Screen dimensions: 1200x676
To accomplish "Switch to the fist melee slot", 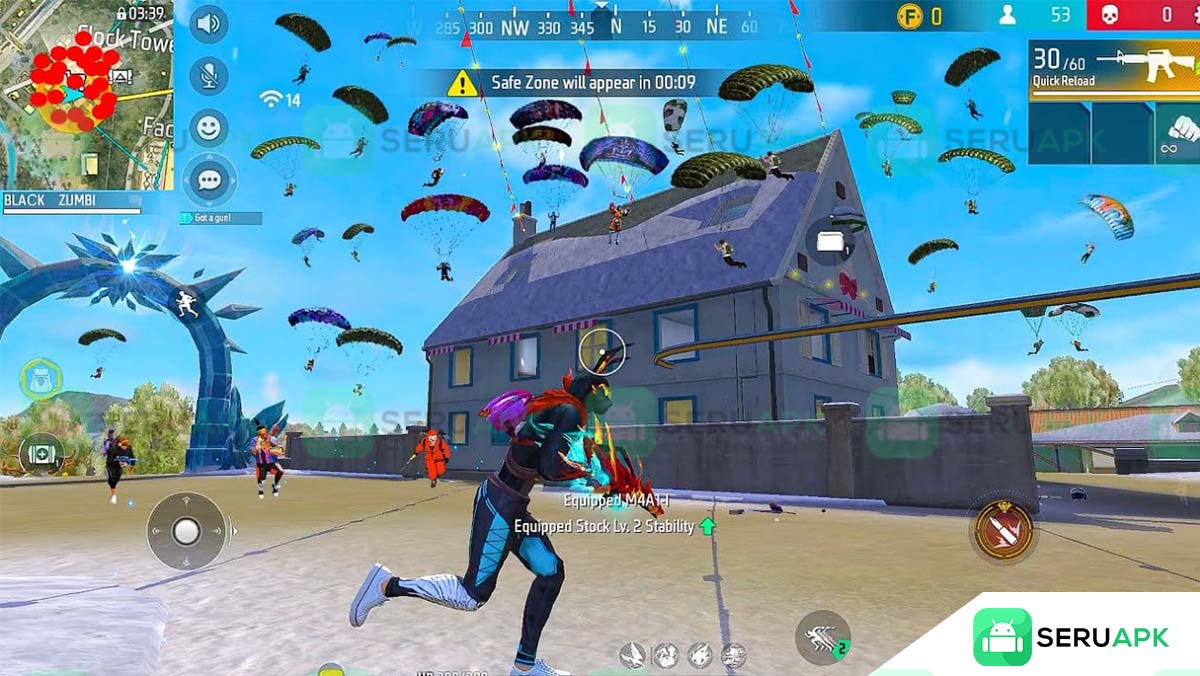I will coord(1177,134).
